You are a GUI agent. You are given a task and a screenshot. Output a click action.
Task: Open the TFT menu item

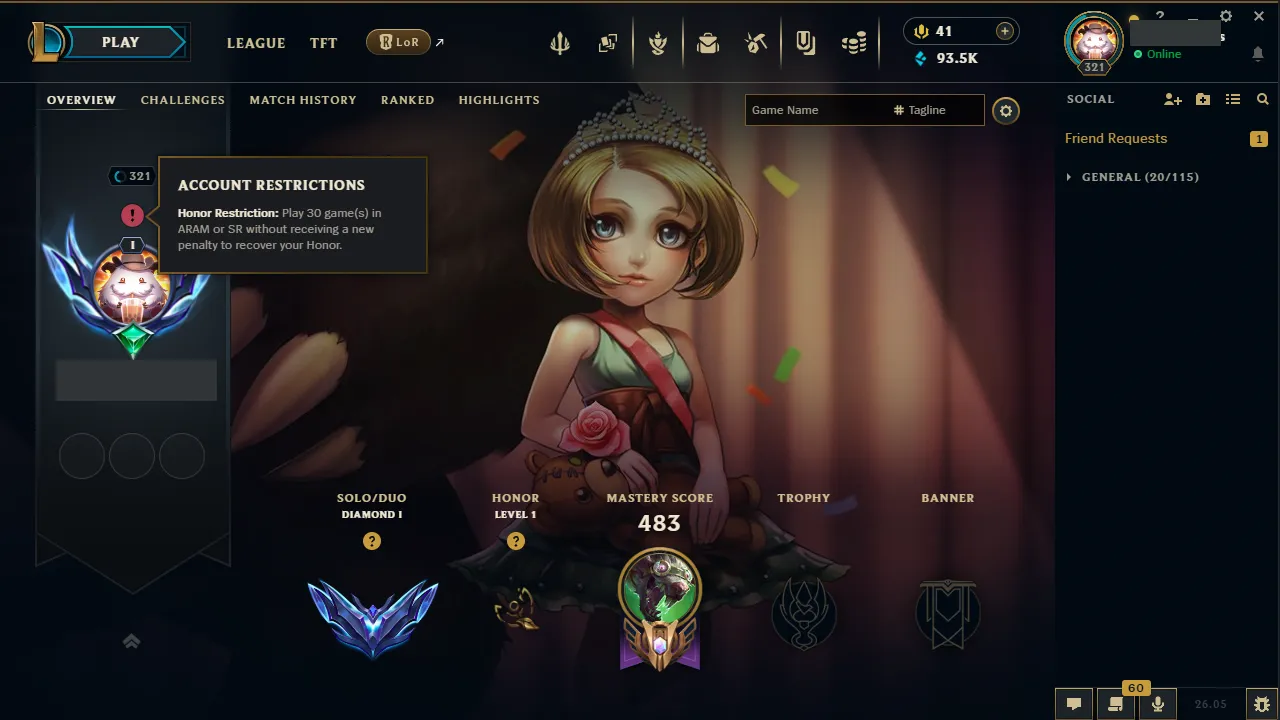click(323, 43)
